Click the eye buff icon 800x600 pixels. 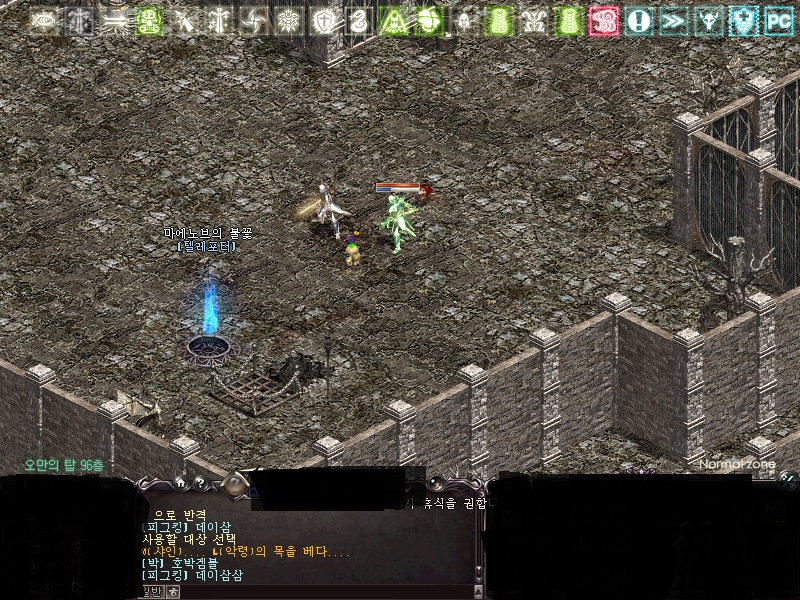[x=44, y=20]
